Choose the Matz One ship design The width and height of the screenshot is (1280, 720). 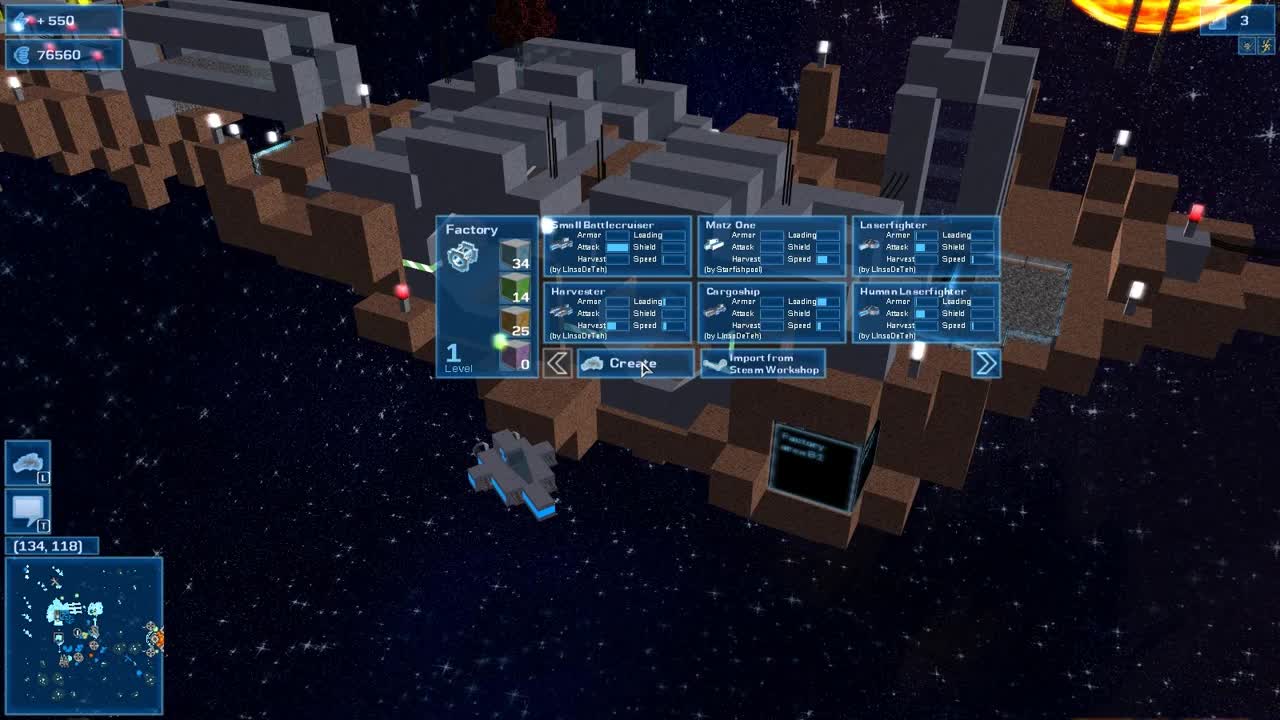point(772,246)
